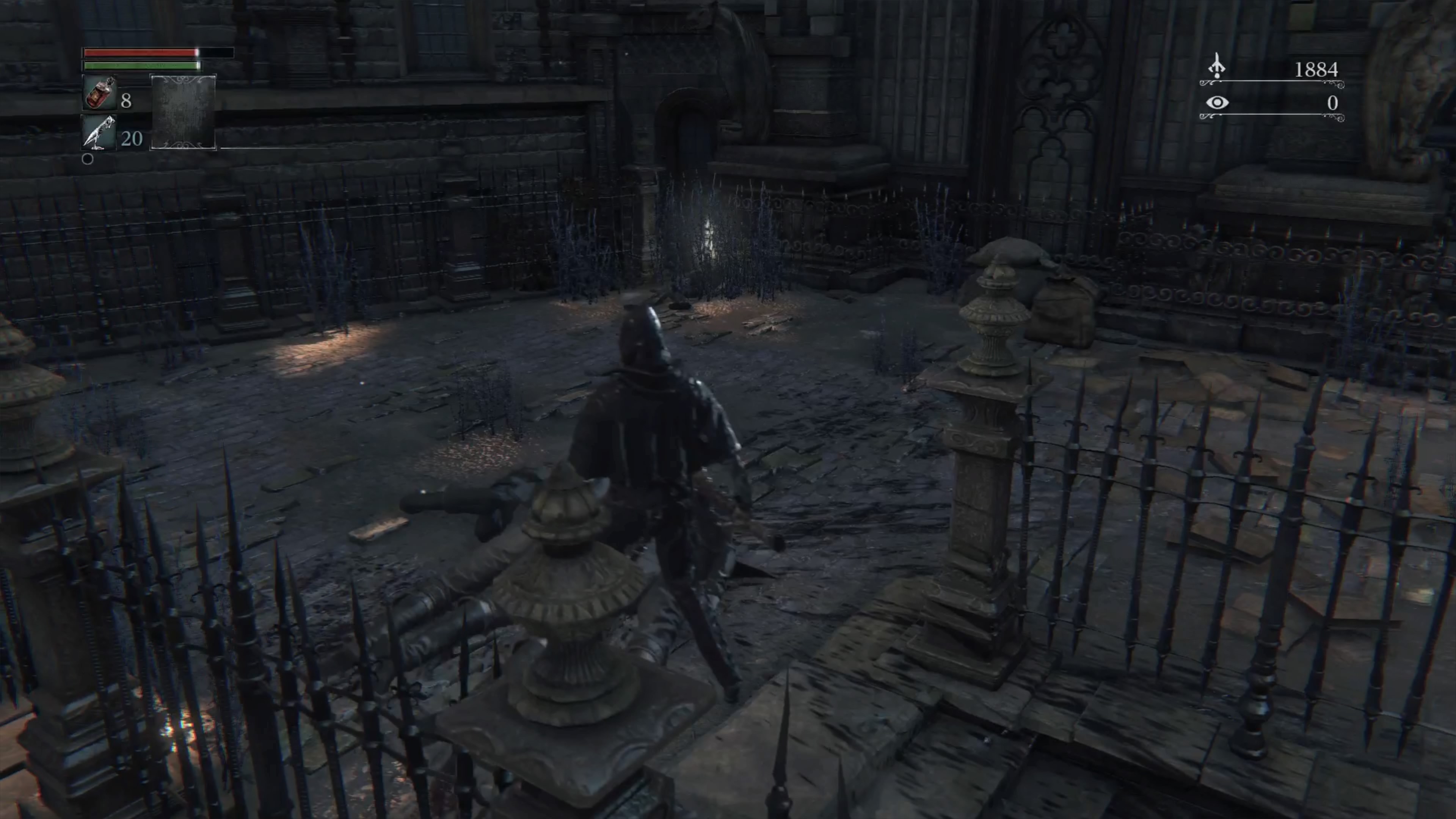The width and height of the screenshot is (1456, 819).
Task: Click the empty quick item slot
Action: pyautogui.click(x=183, y=112)
